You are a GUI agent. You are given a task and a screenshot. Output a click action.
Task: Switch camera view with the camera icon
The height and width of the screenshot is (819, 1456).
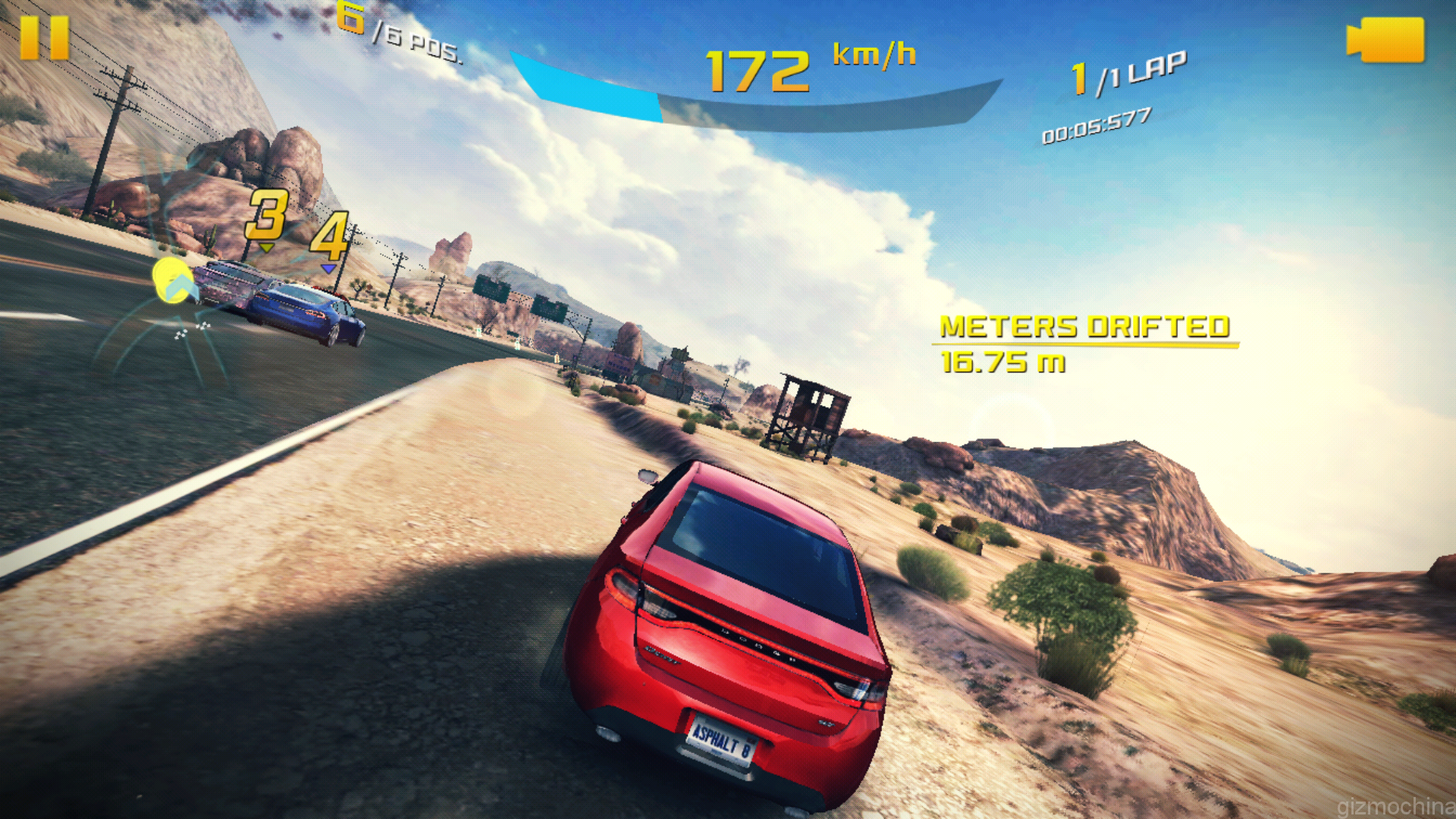point(1385,40)
